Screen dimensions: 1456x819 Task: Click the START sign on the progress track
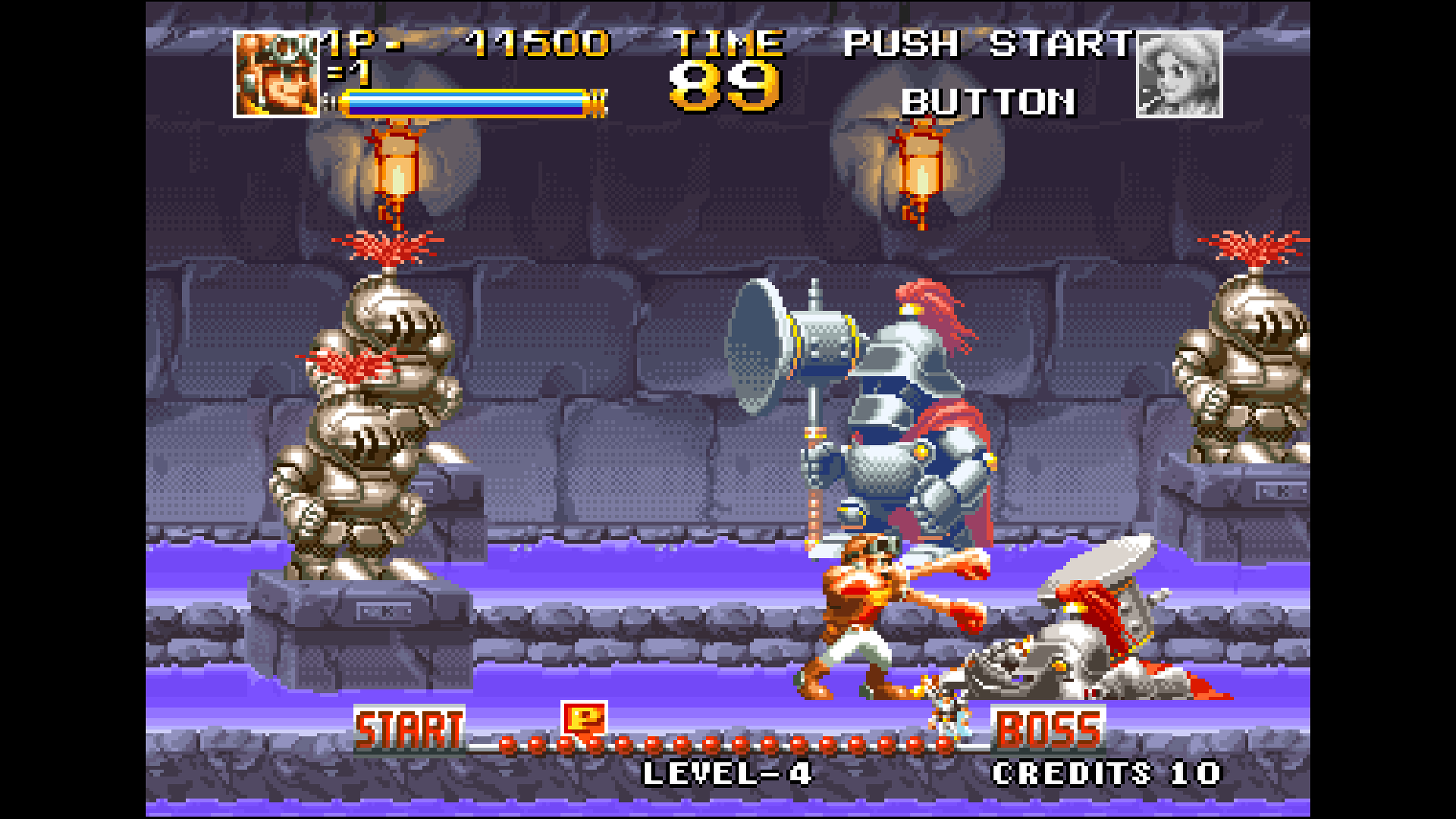[409, 729]
